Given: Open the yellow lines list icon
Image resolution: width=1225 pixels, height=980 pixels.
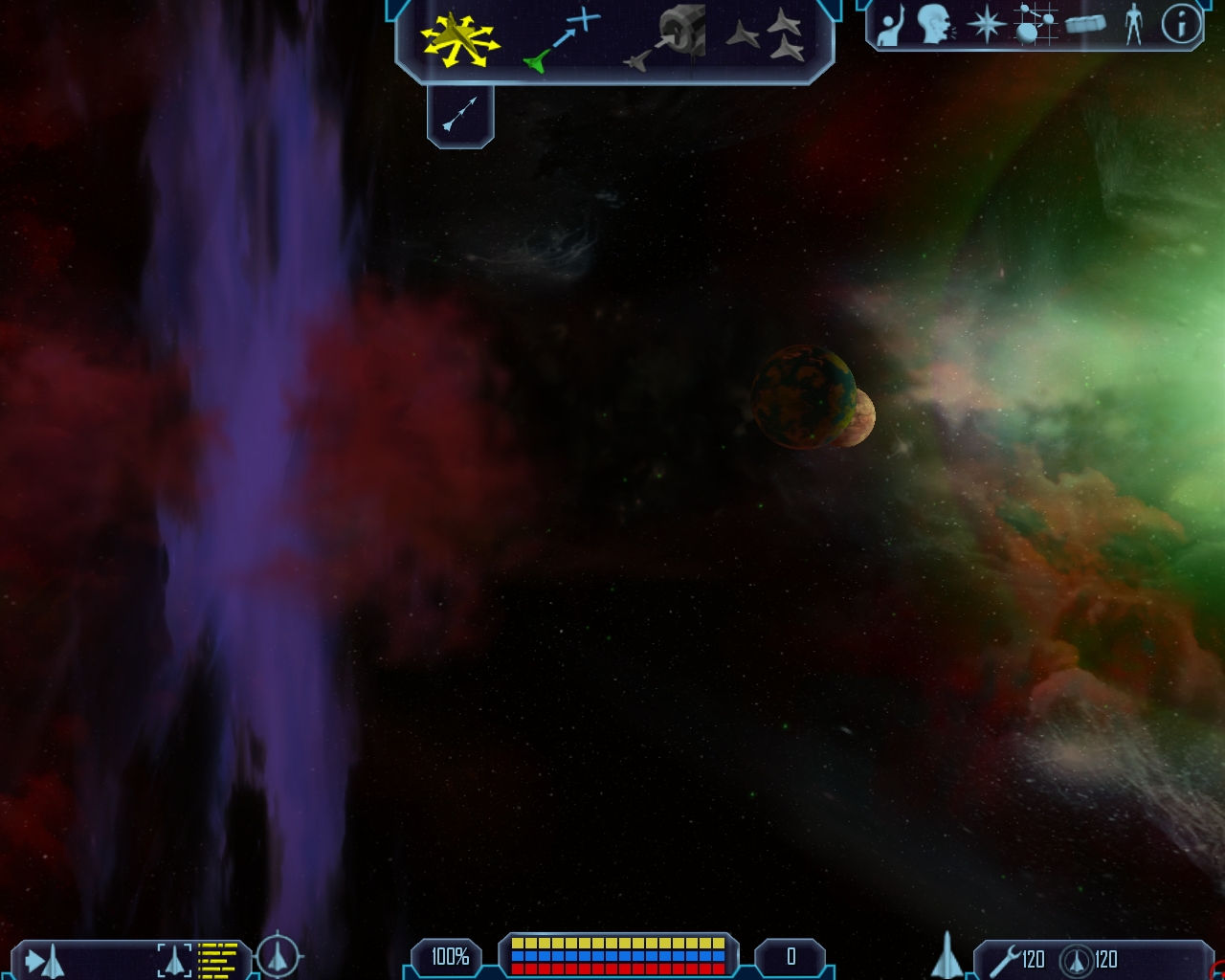Looking at the screenshot, I should [x=217, y=959].
